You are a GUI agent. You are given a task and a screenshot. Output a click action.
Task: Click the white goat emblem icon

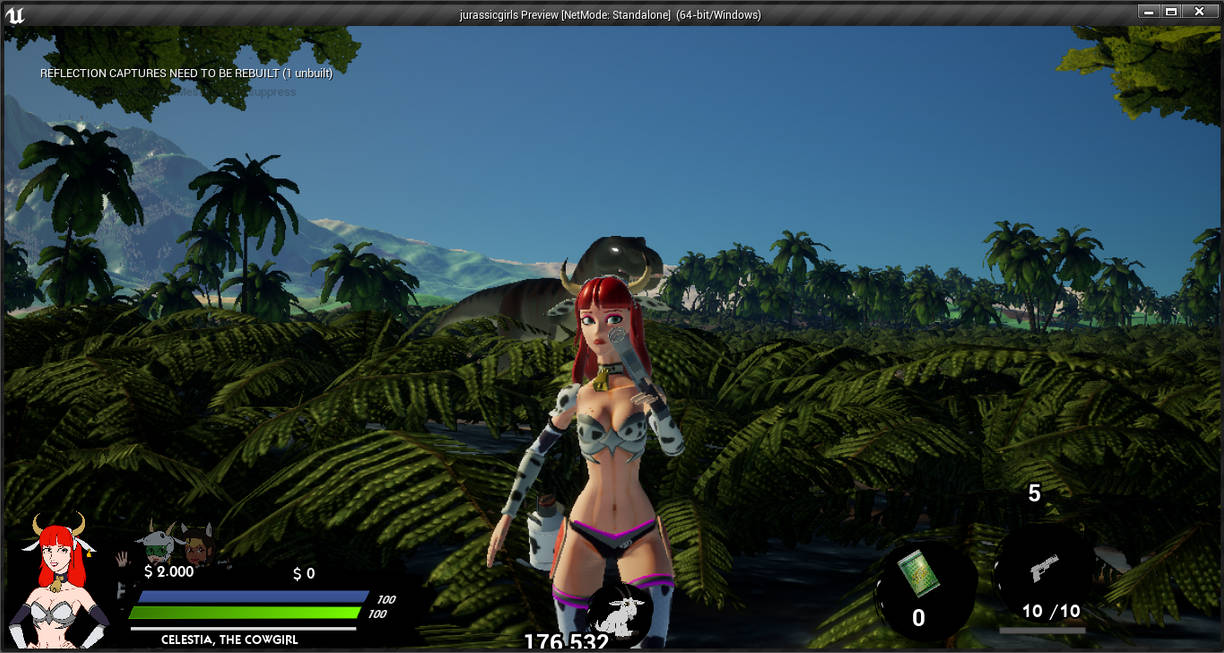tap(620, 614)
